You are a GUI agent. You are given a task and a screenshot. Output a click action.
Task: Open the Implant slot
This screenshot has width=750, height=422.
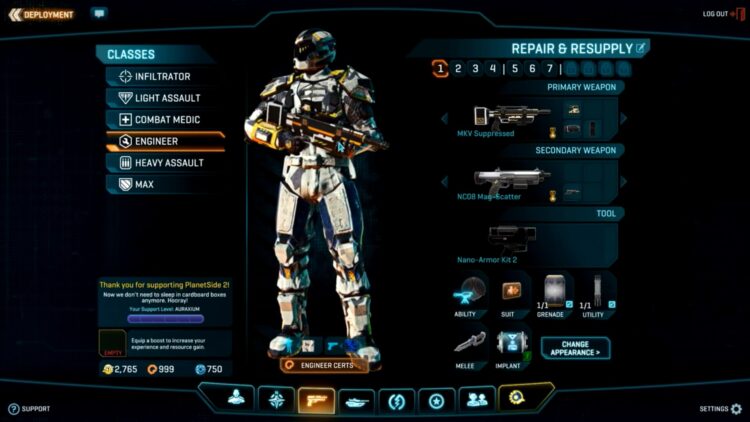(509, 347)
